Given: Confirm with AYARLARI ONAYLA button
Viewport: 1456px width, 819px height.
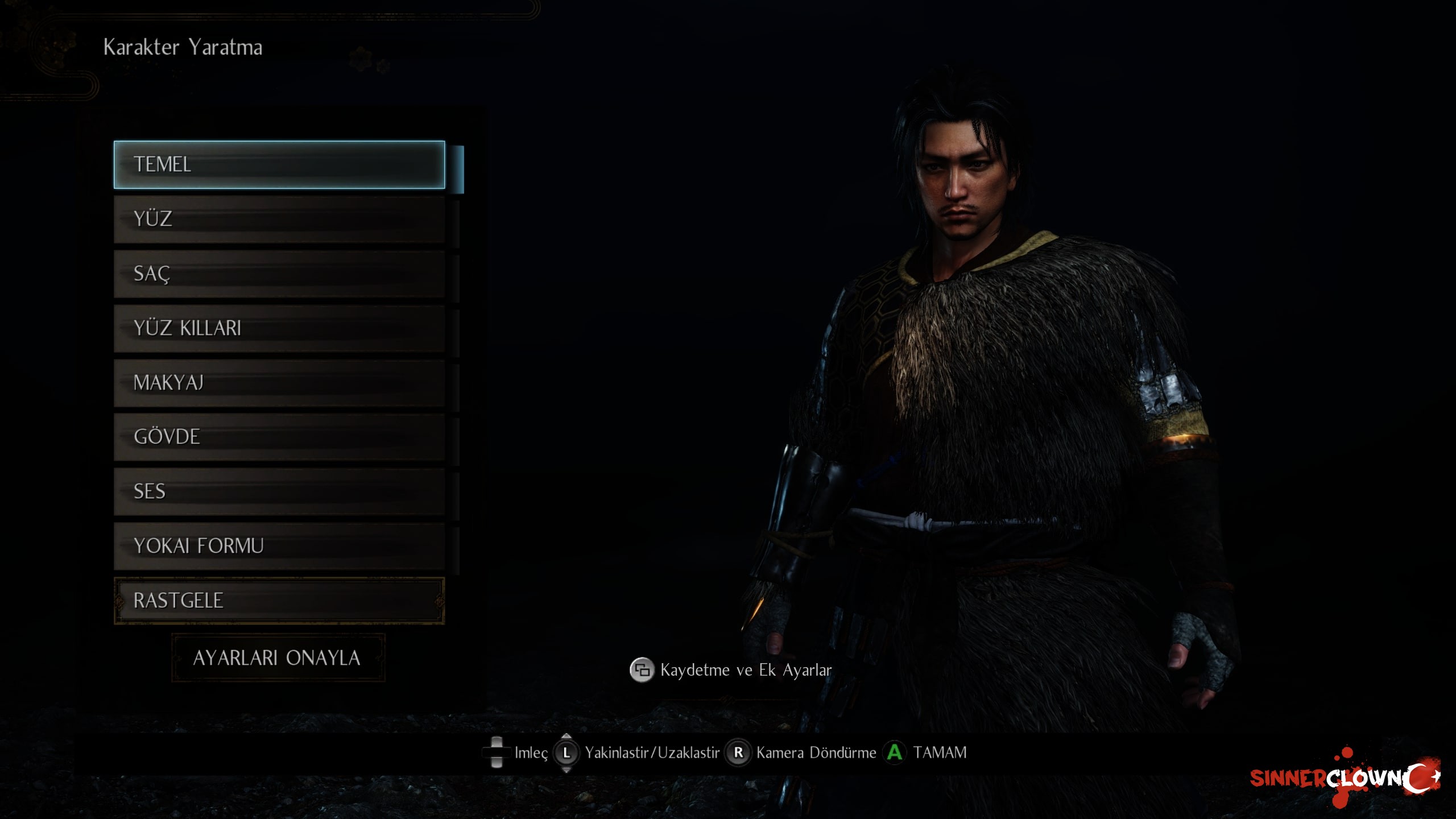Looking at the screenshot, I should click(278, 658).
